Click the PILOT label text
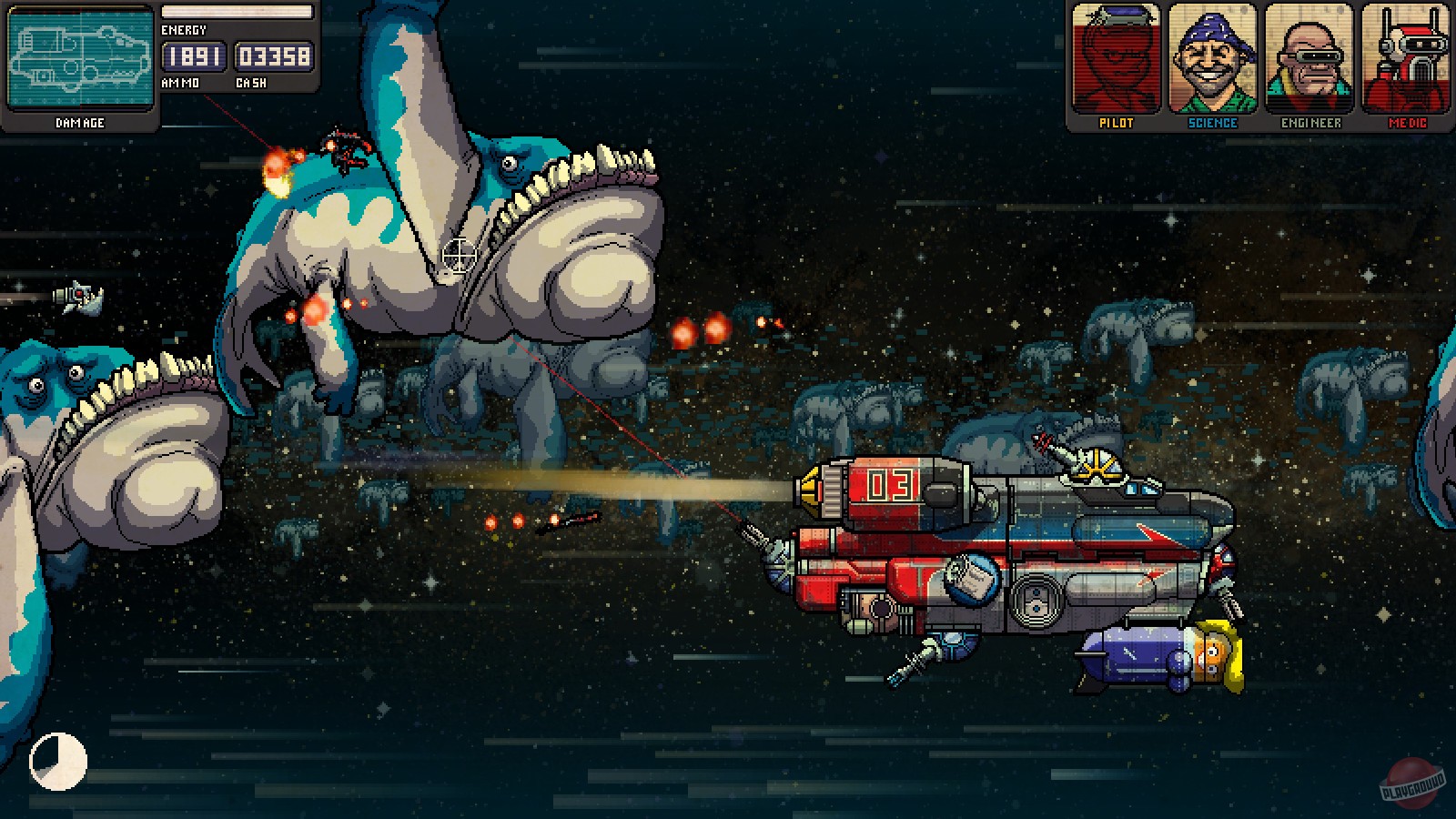Viewport: 1456px width, 819px height. (1116, 123)
